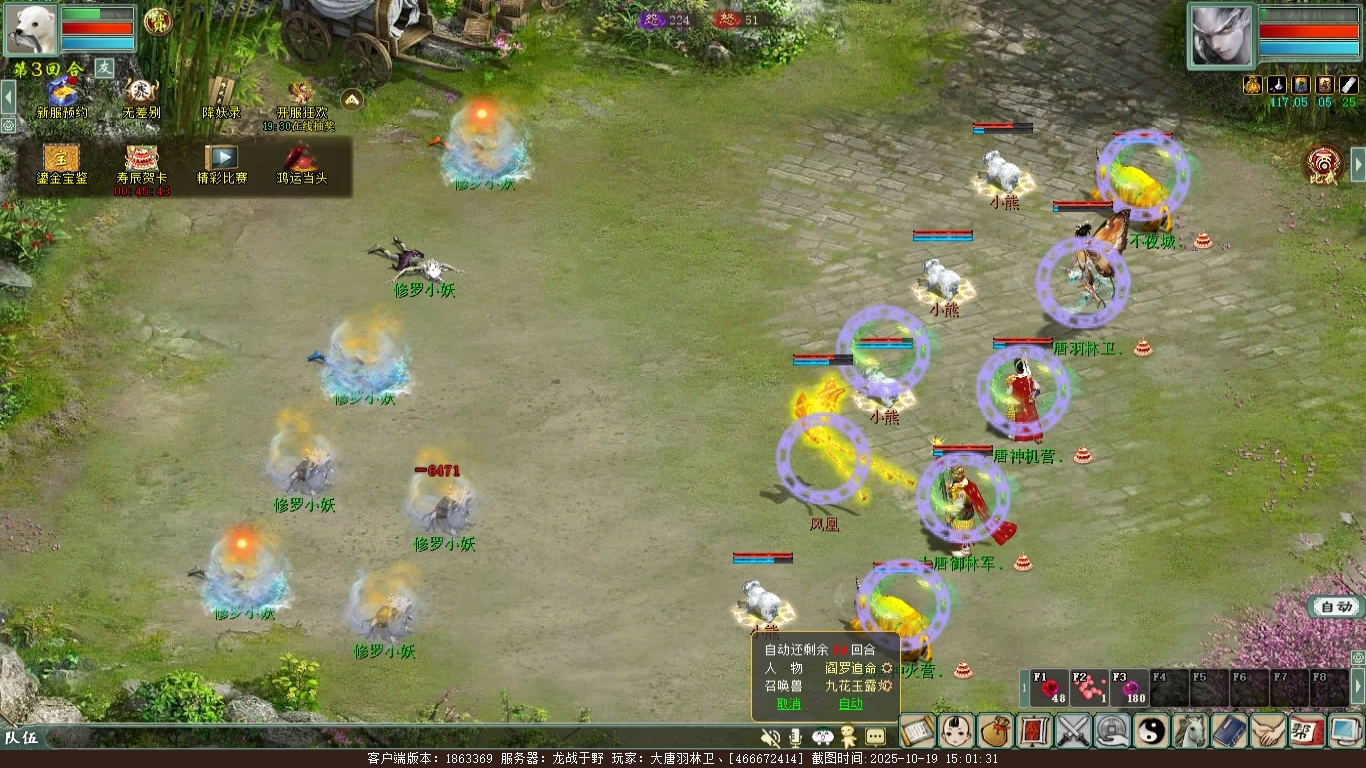The width and height of the screenshot is (1366, 768).
Task: Open the handshake icon in the bottom bar
Action: click(1269, 731)
